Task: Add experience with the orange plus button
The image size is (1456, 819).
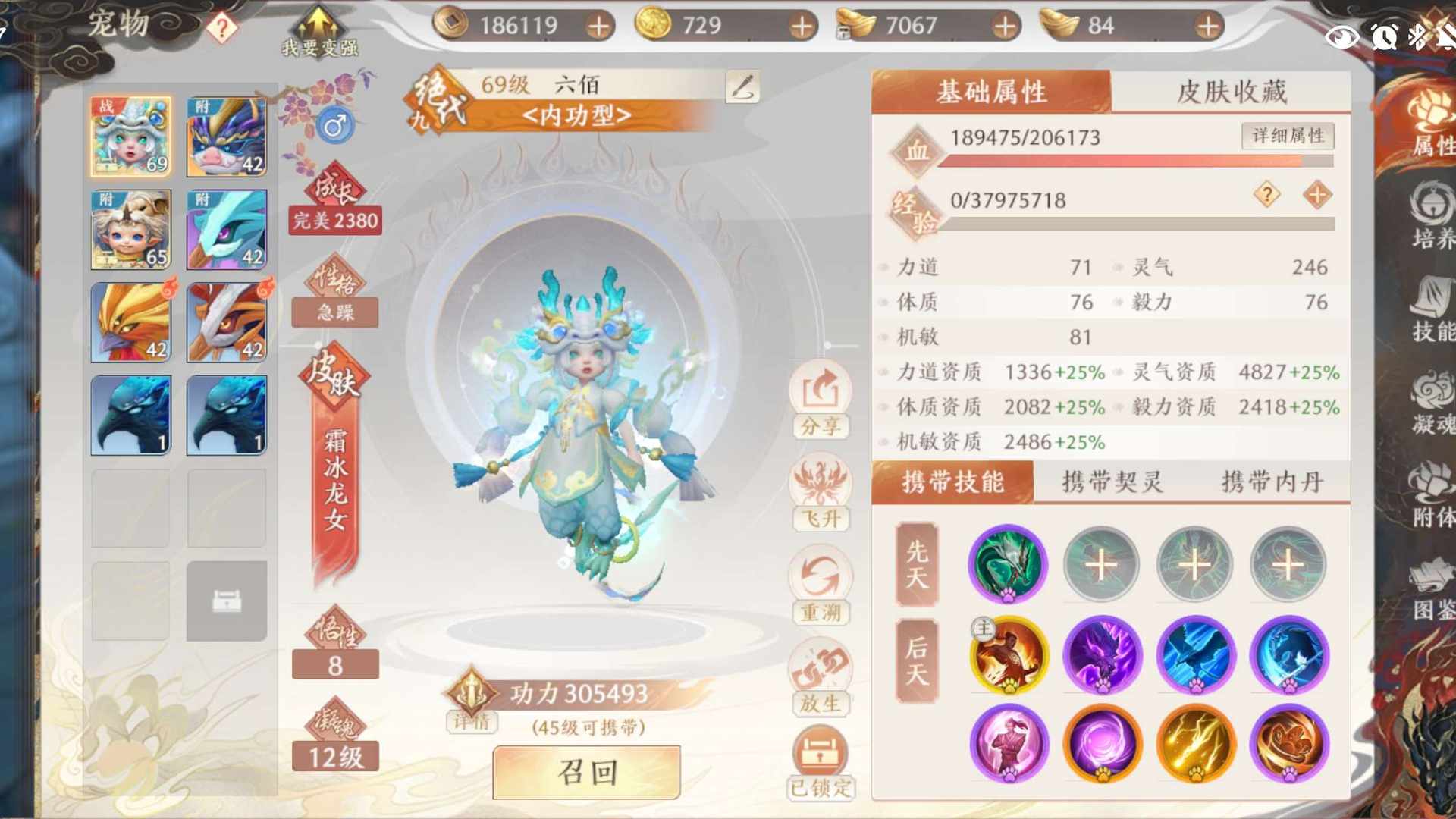Action: click(1317, 195)
